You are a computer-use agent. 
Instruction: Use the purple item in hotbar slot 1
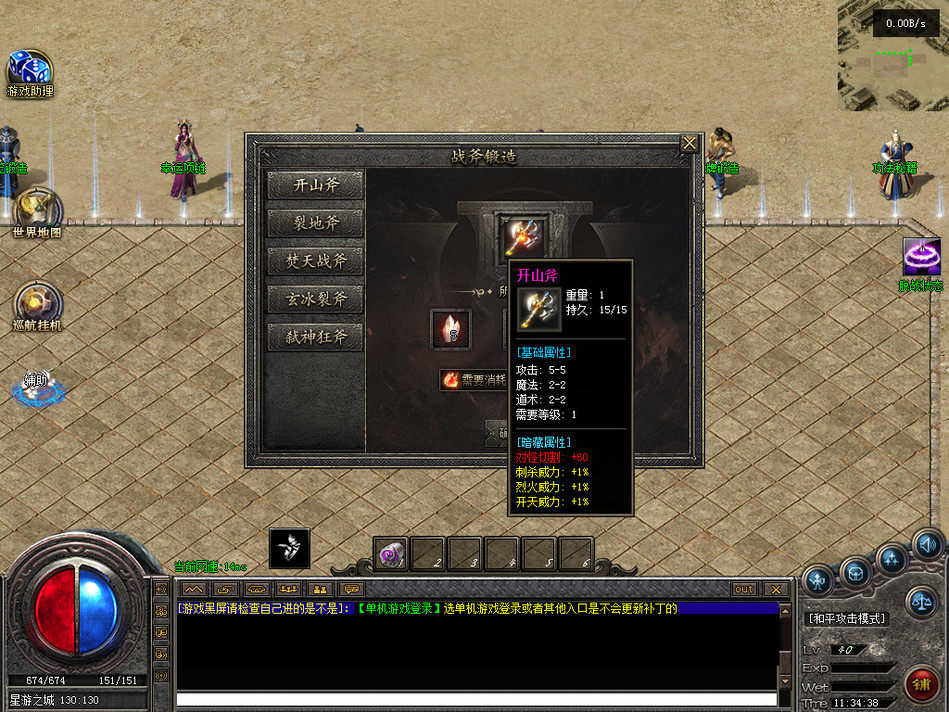391,555
